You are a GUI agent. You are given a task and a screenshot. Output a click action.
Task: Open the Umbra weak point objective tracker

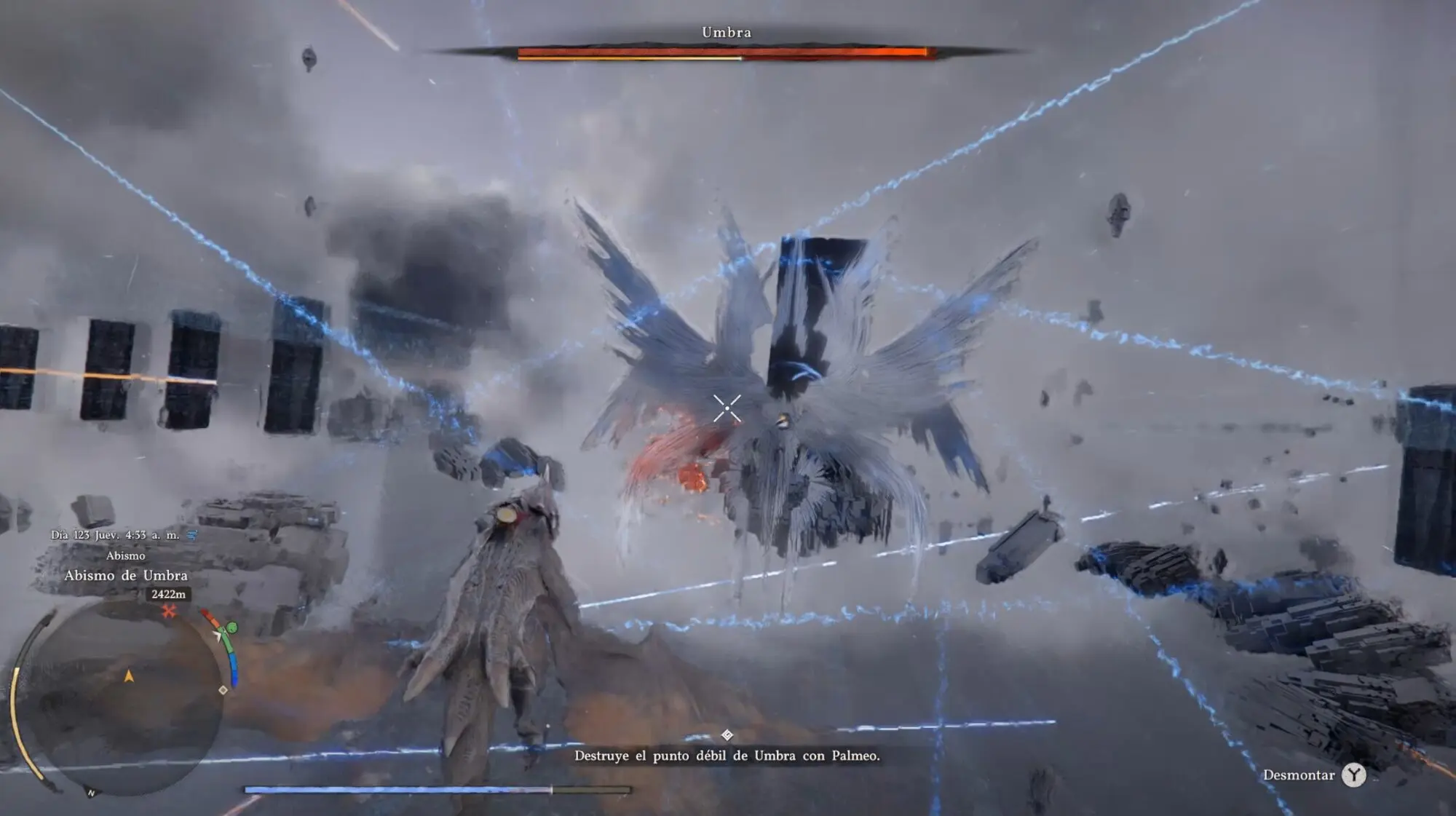click(x=727, y=756)
